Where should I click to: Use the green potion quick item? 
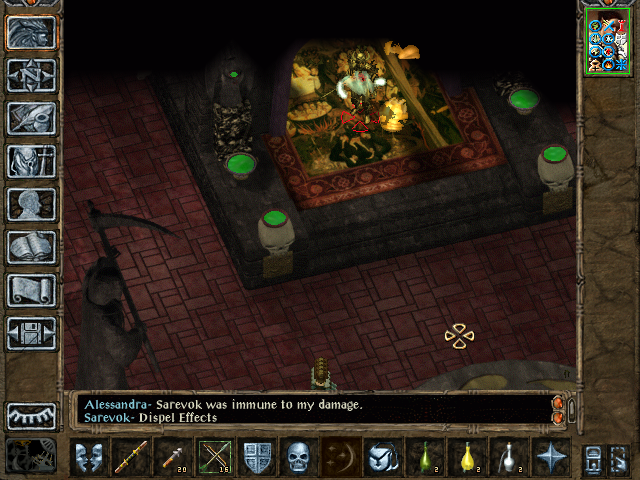pyautogui.click(x=425, y=458)
